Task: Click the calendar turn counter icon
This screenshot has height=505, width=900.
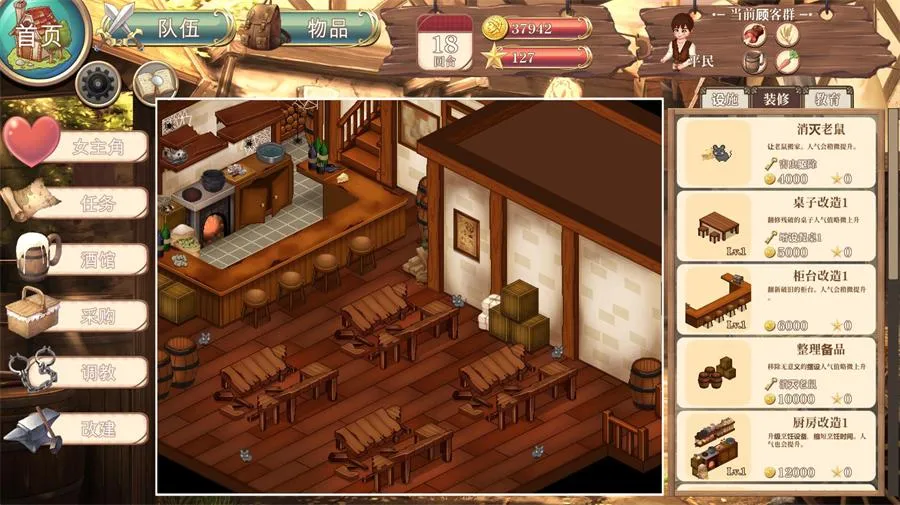Action: tap(444, 43)
